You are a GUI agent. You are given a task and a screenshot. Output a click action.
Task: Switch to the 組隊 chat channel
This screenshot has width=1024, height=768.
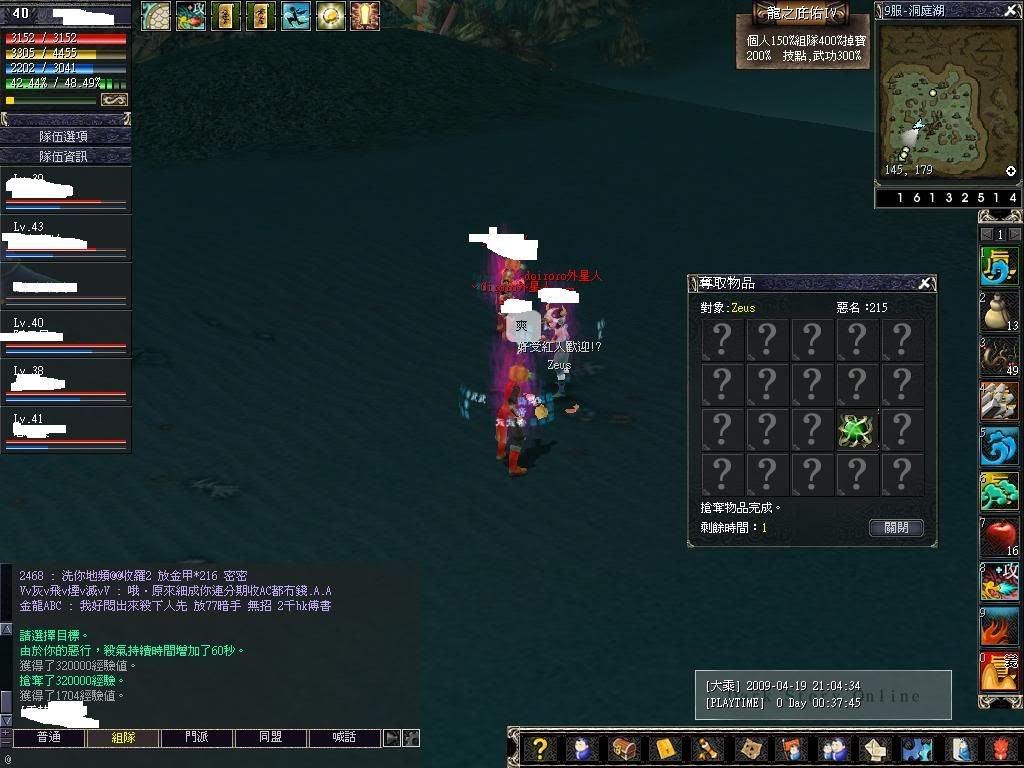(x=123, y=738)
